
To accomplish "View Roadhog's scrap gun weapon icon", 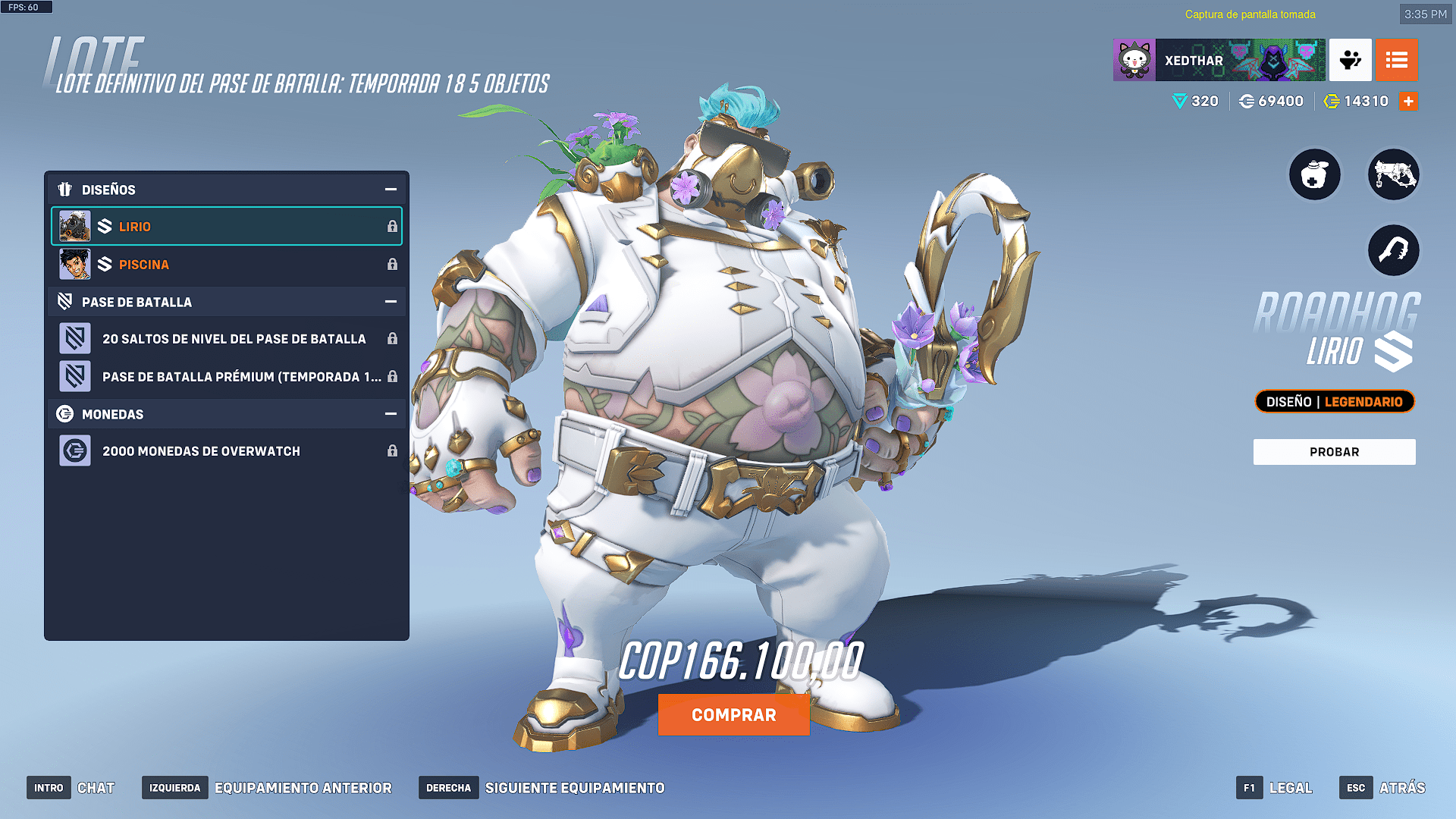I will coord(1393,175).
